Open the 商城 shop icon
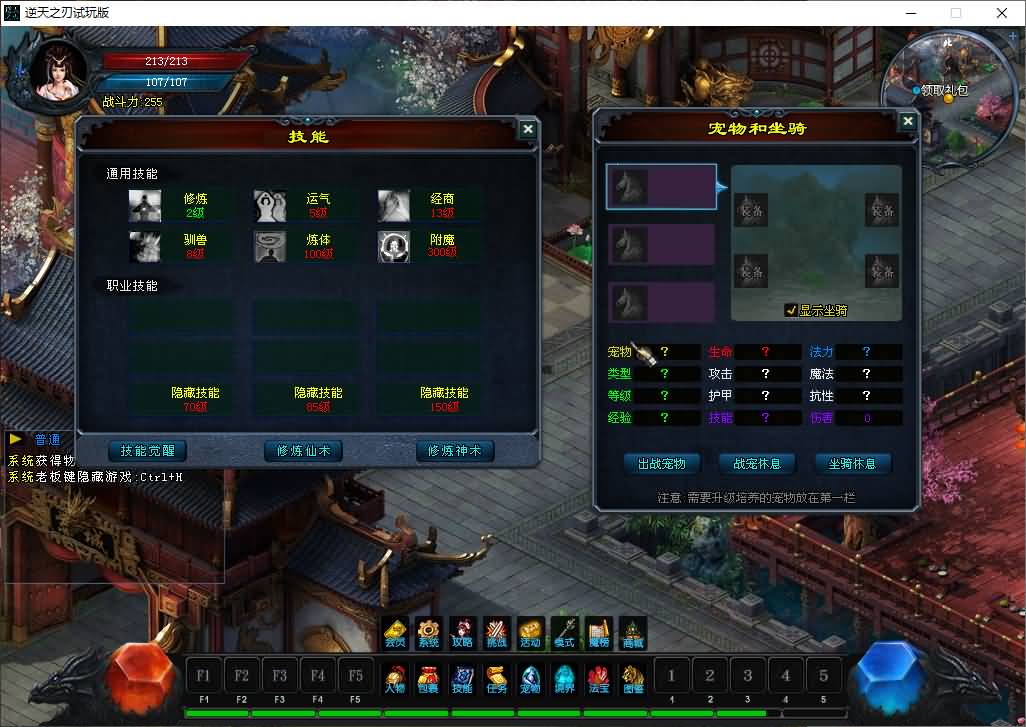Viewport: 1026px width, 727px height. 632,634
